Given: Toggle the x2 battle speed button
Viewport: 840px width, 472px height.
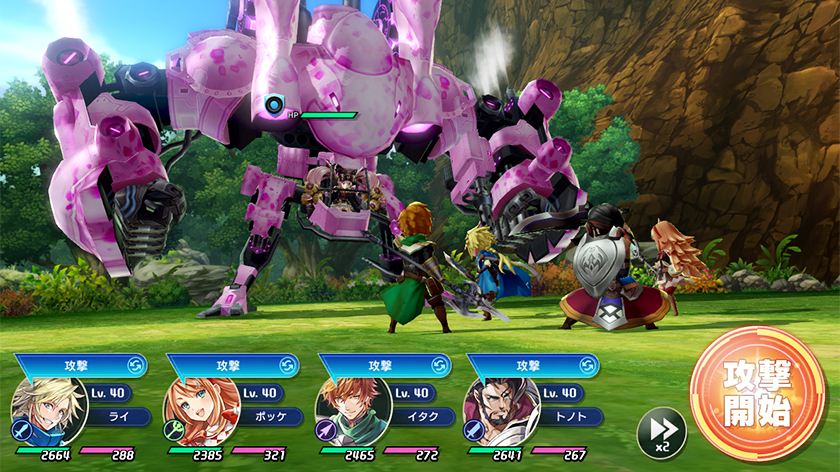Looking at the screenshot, I should (x=661, y=431).
